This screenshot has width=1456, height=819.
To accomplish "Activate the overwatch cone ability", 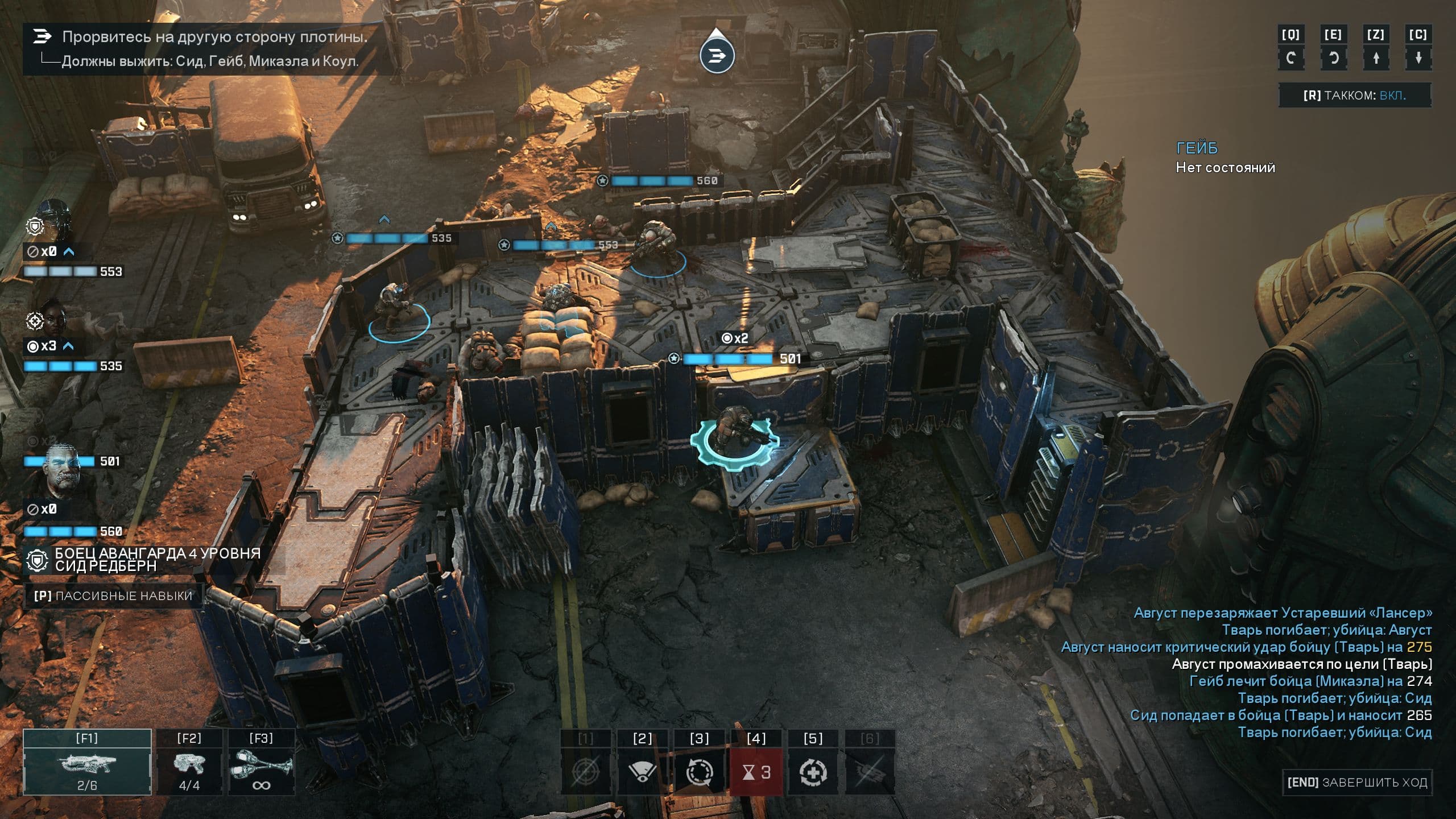I will (642, 771).
